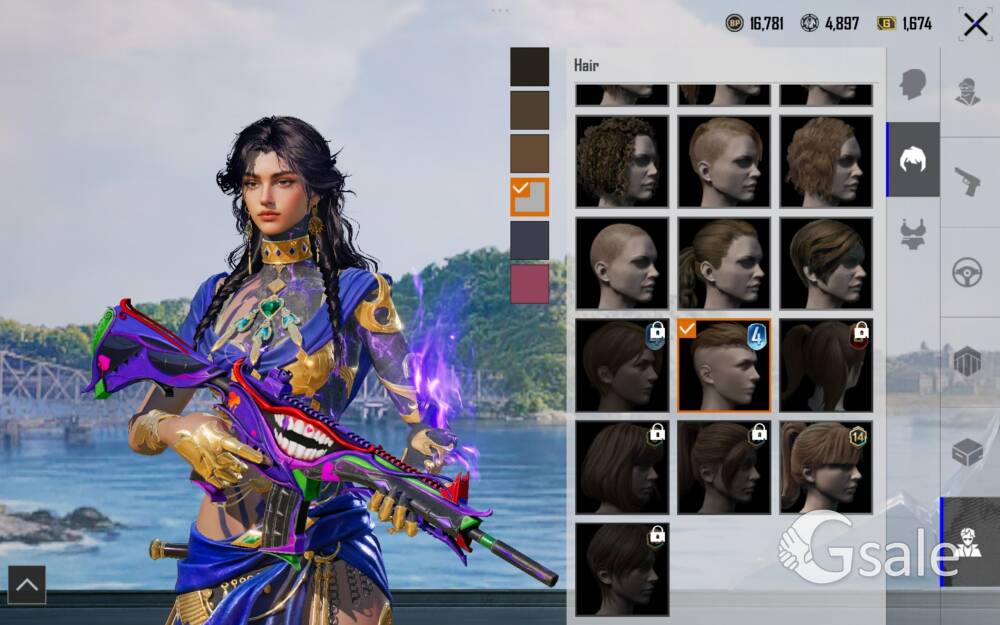The image size is (1000, 625).
Task: Open the pistol weapons section
Action: pos(968,181)
